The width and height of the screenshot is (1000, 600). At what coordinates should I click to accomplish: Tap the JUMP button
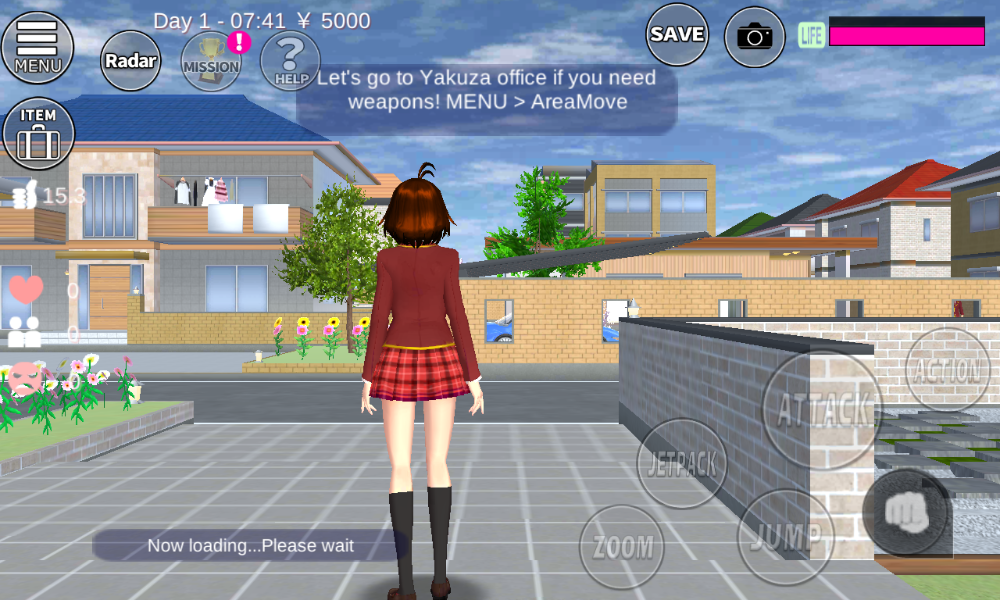pos(785,536)
